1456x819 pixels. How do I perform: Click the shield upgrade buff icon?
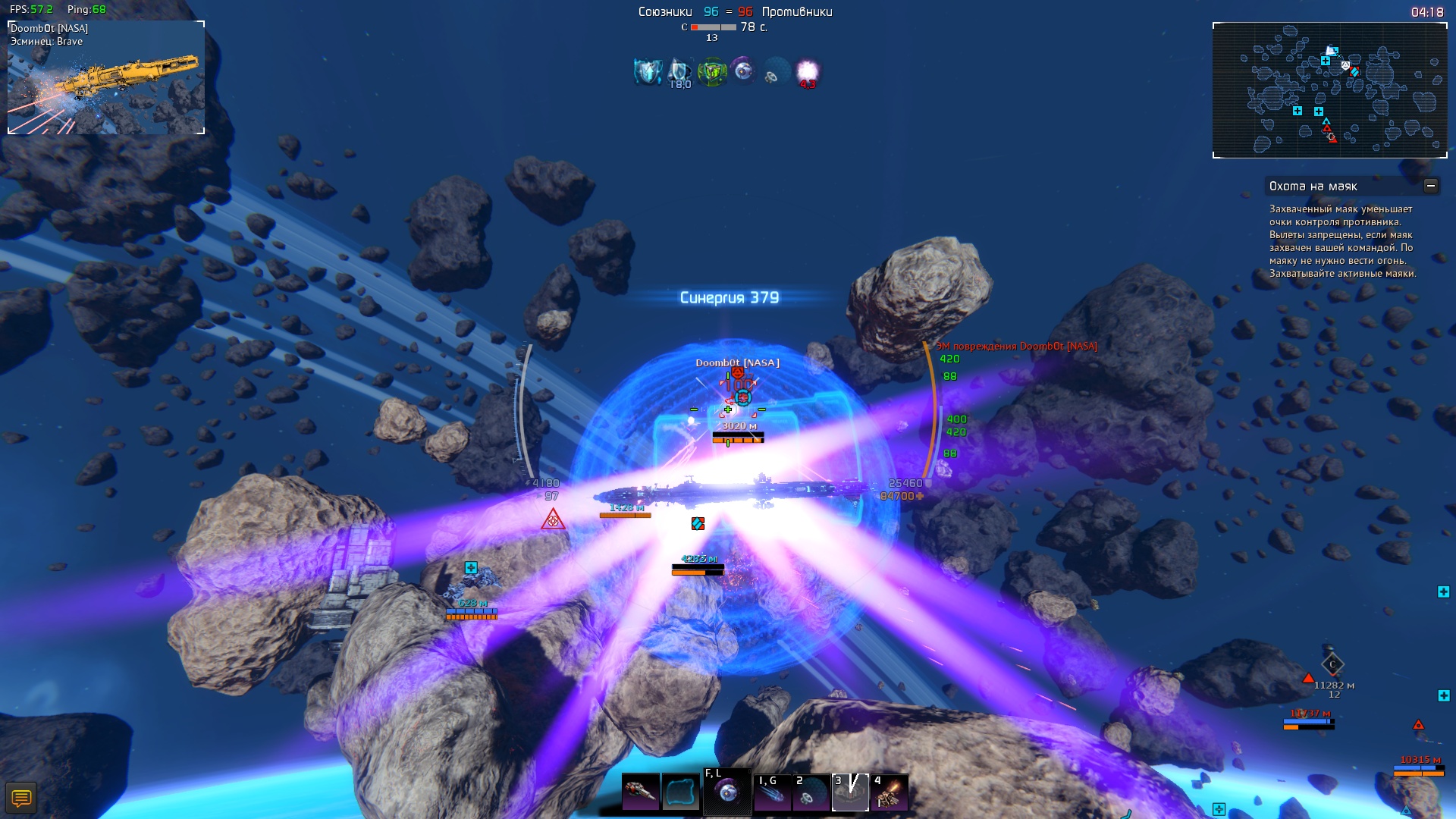tap(648, 72)
